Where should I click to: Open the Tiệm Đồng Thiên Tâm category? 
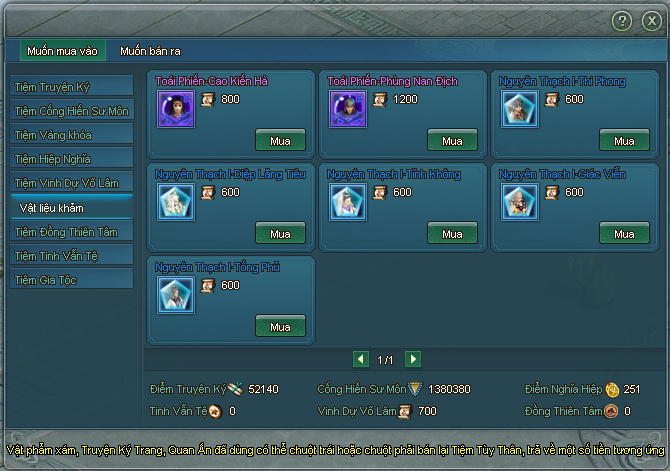pyautogui.click(x=70, y=232)
